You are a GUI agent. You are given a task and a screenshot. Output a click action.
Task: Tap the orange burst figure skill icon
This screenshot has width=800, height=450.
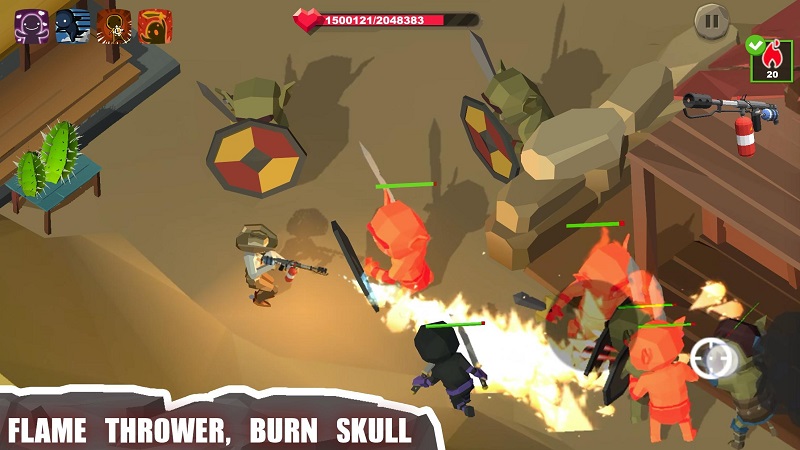(x=113, y=25)
